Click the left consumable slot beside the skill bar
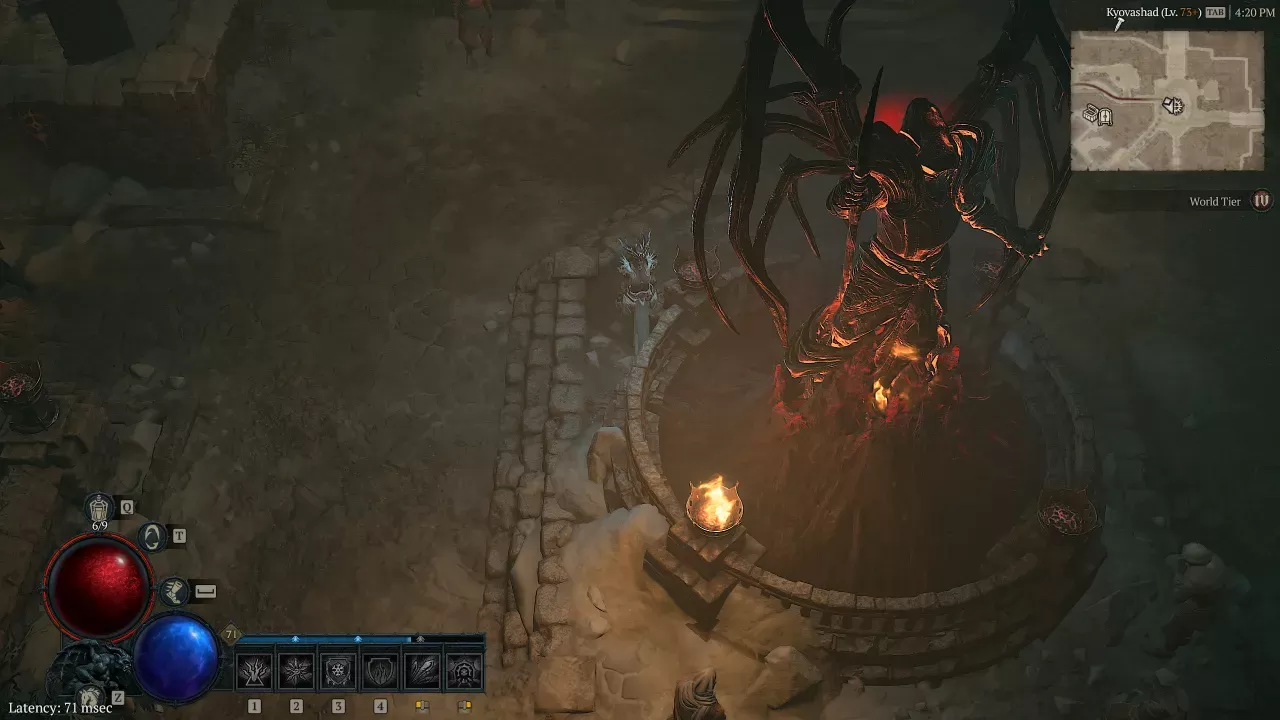This screenshot has height=720, width=1280. pos(423,705)
